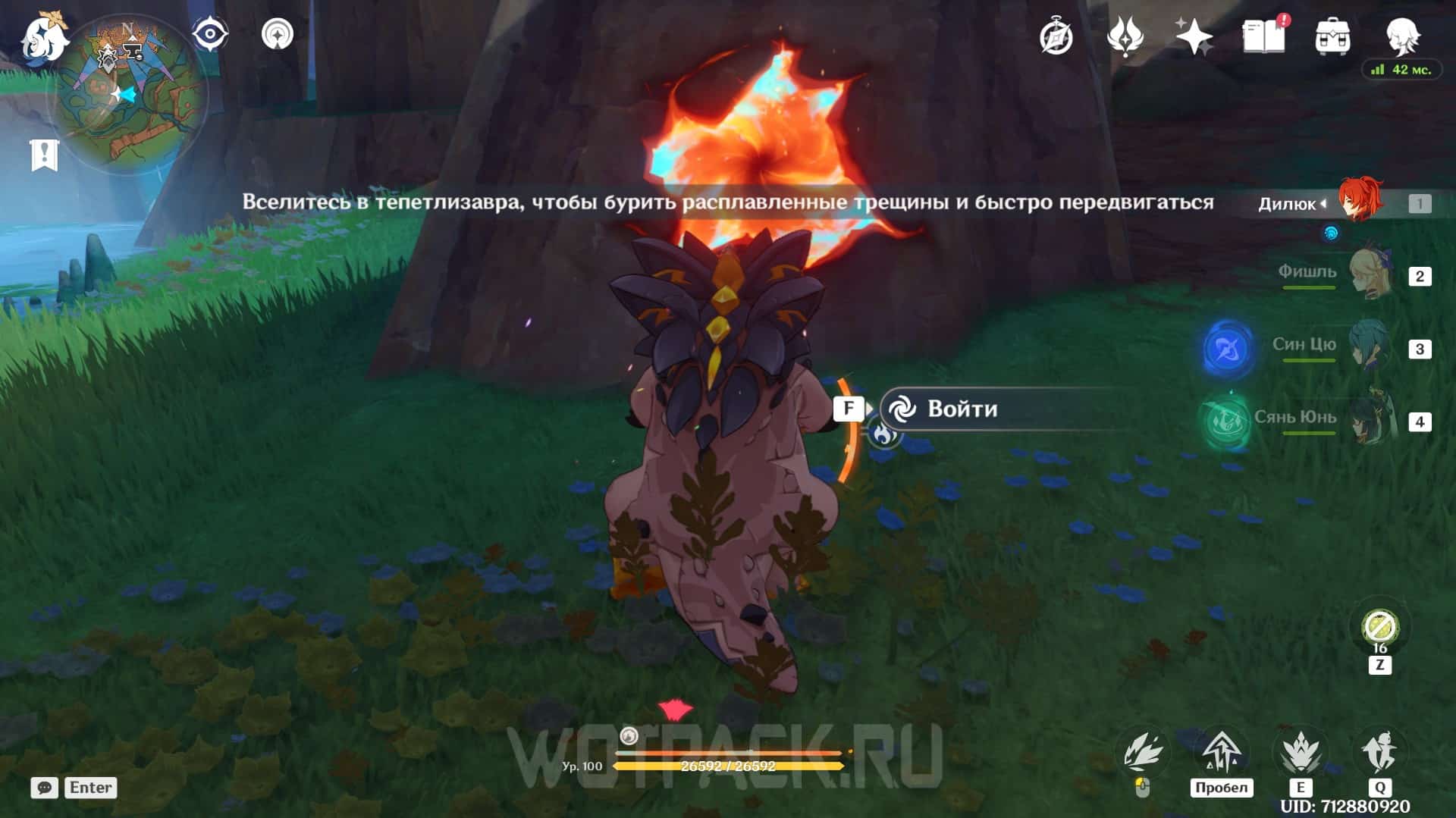Open the character profile icon
The image size is (1456, 818).
tap(1402, 36)
